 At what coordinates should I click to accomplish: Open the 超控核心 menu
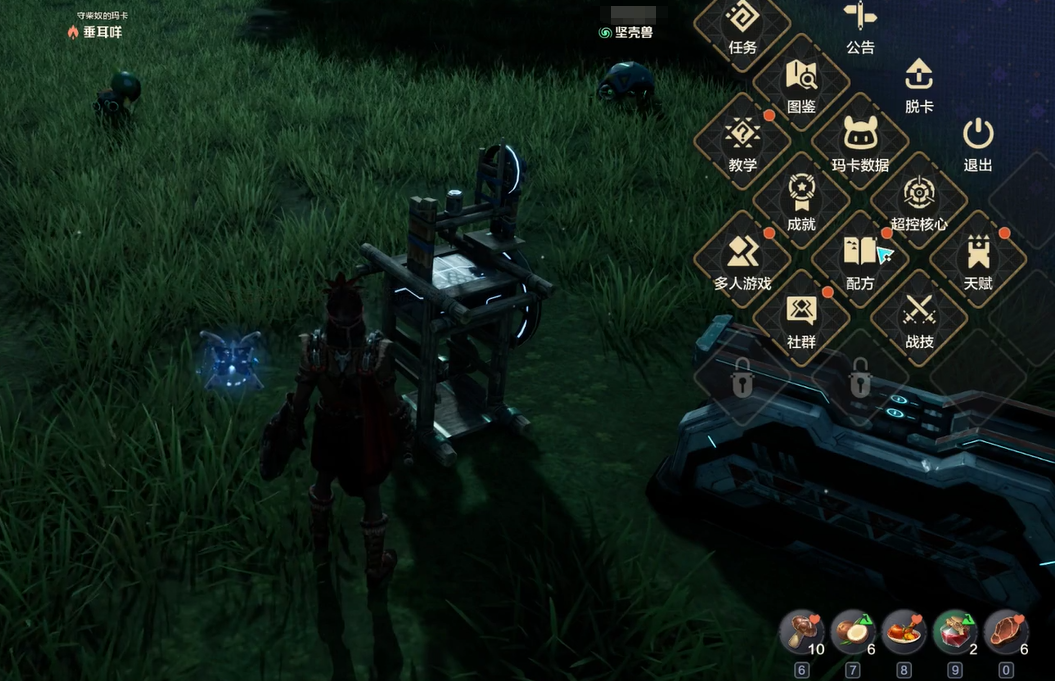coord(919,201)
